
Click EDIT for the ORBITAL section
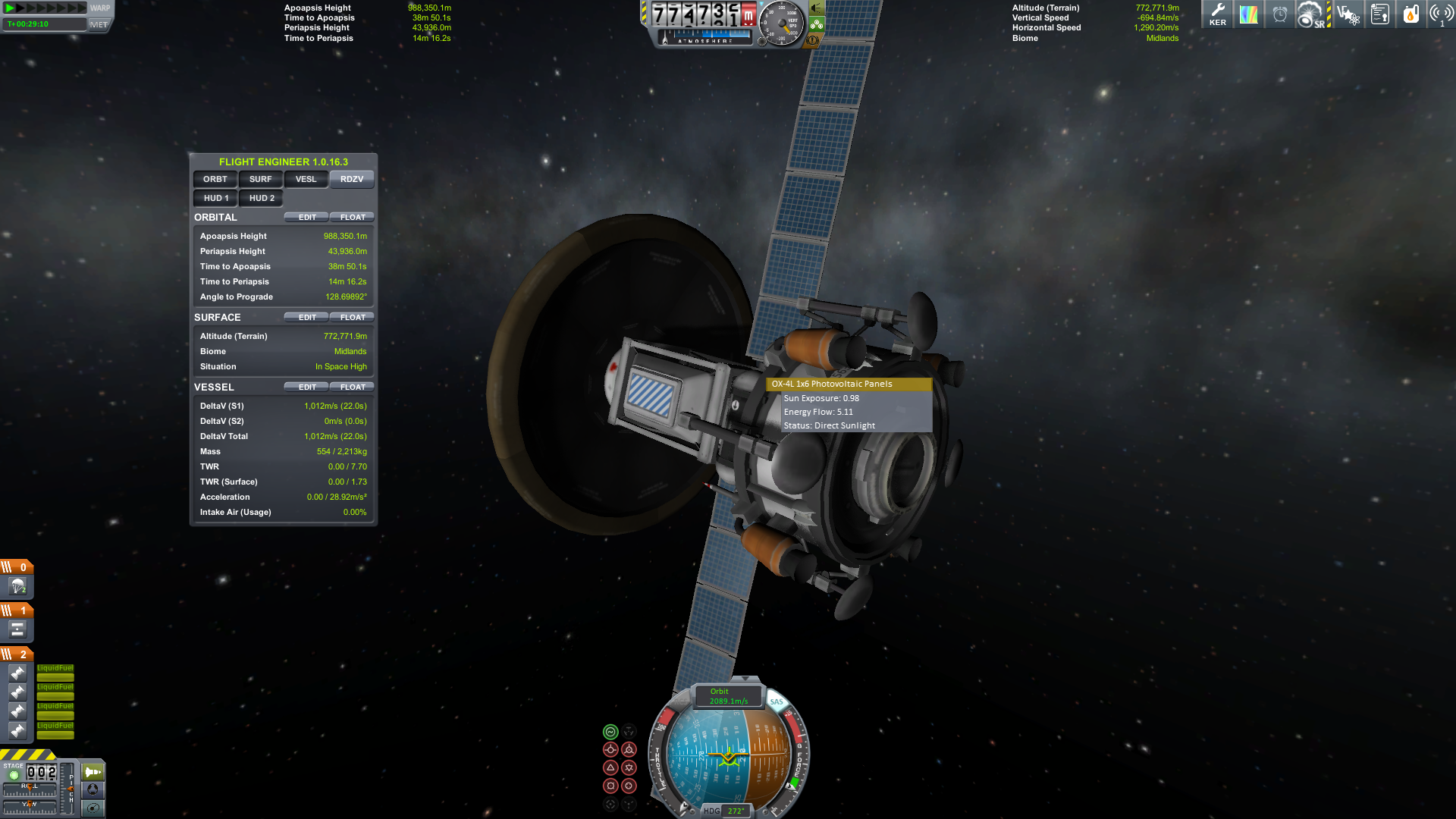306,217
